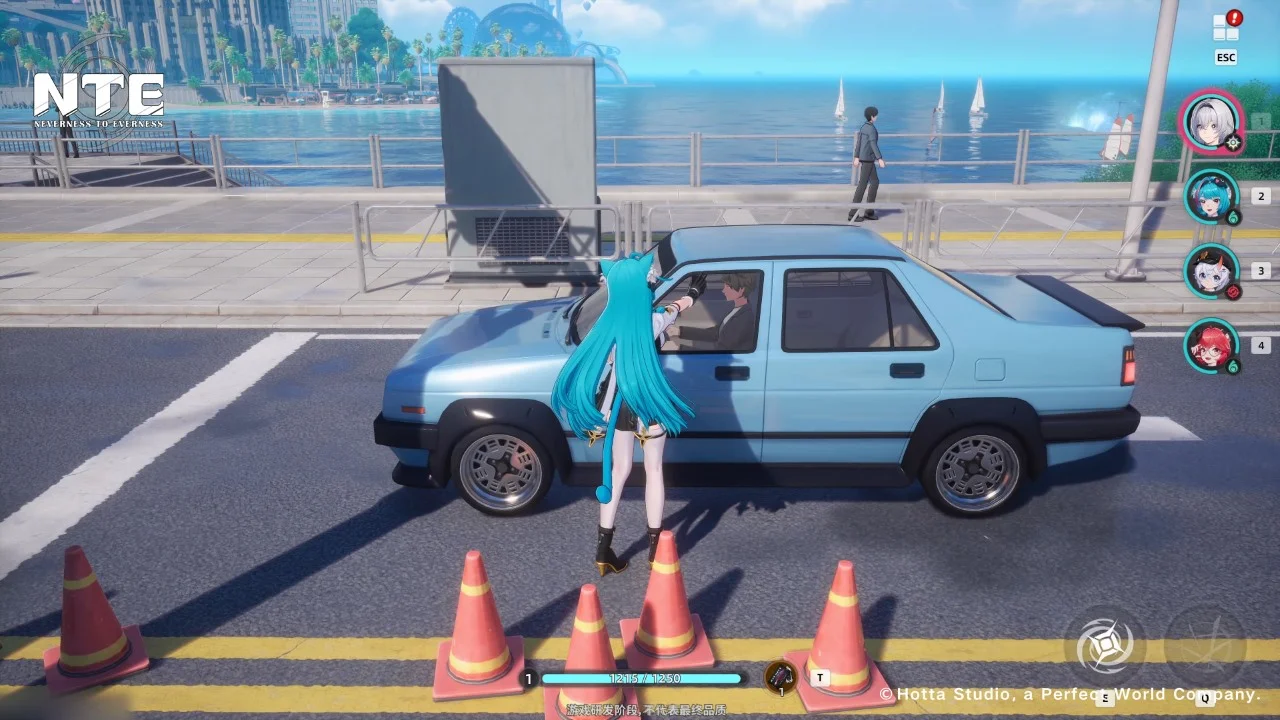This screenshot has height=720, width=1280.
Task: Select the leader character portrait on the right
Action: 1211,122
